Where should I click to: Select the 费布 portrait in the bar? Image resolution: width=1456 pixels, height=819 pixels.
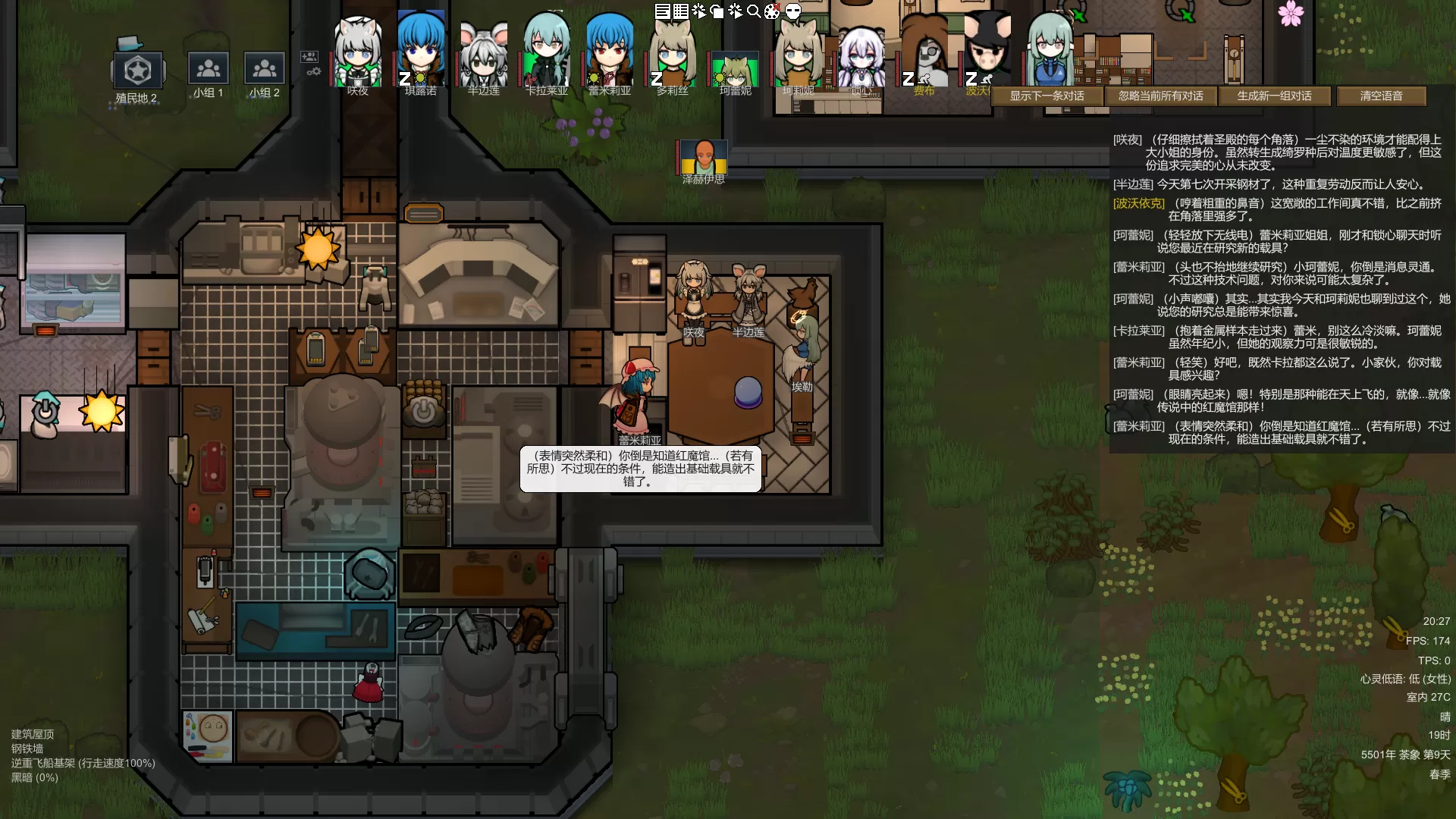tap(924, 53)
